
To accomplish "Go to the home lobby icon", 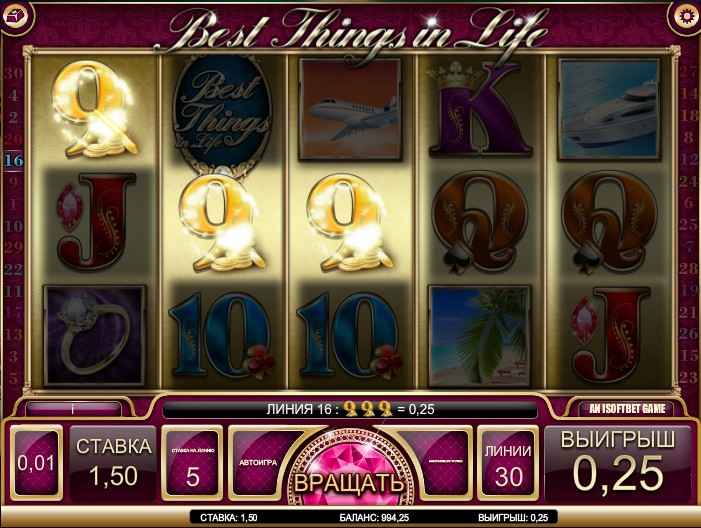I will tap(14, 14).
